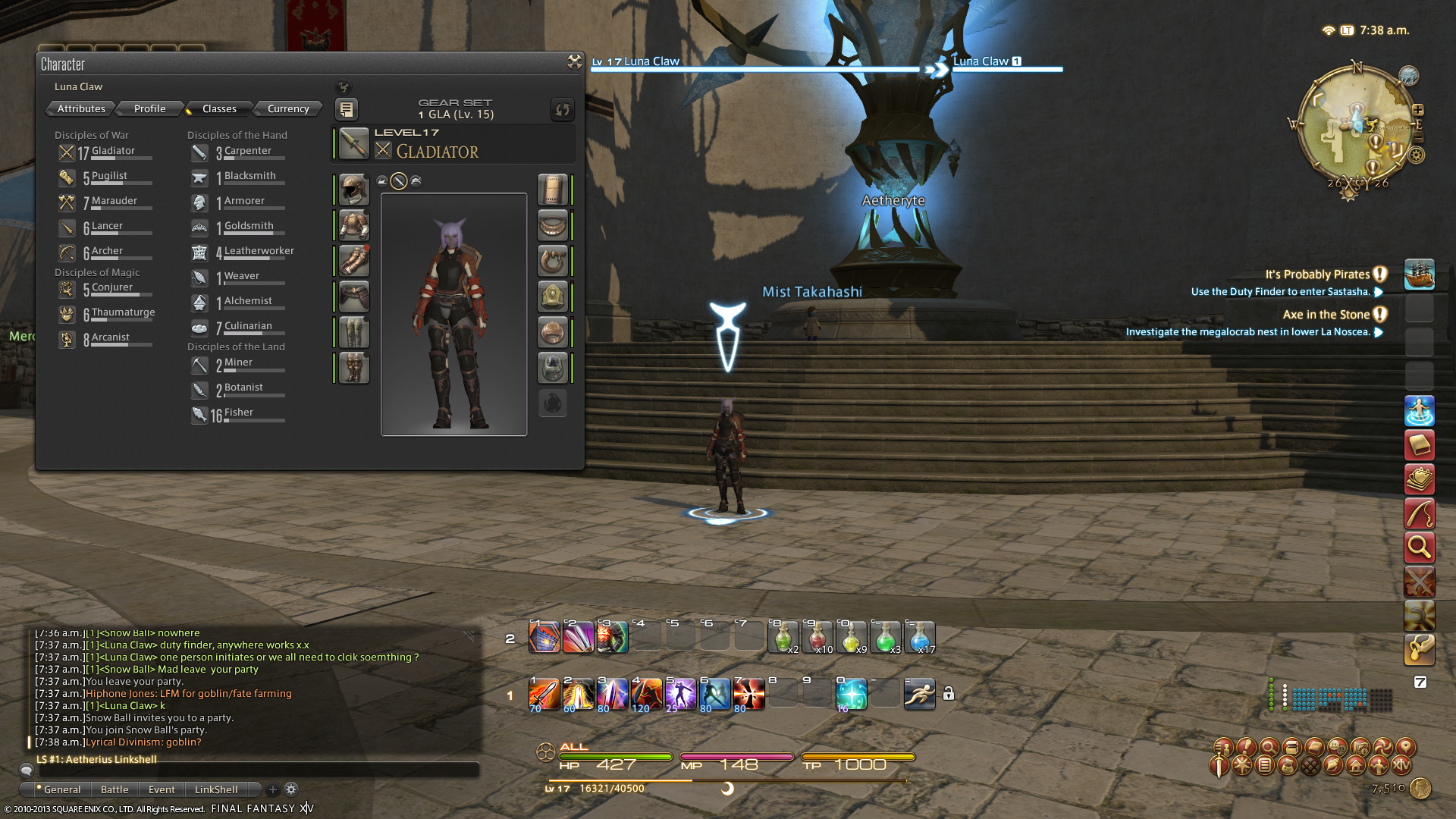Activate the Sprint running-figure action

[919, 694]
